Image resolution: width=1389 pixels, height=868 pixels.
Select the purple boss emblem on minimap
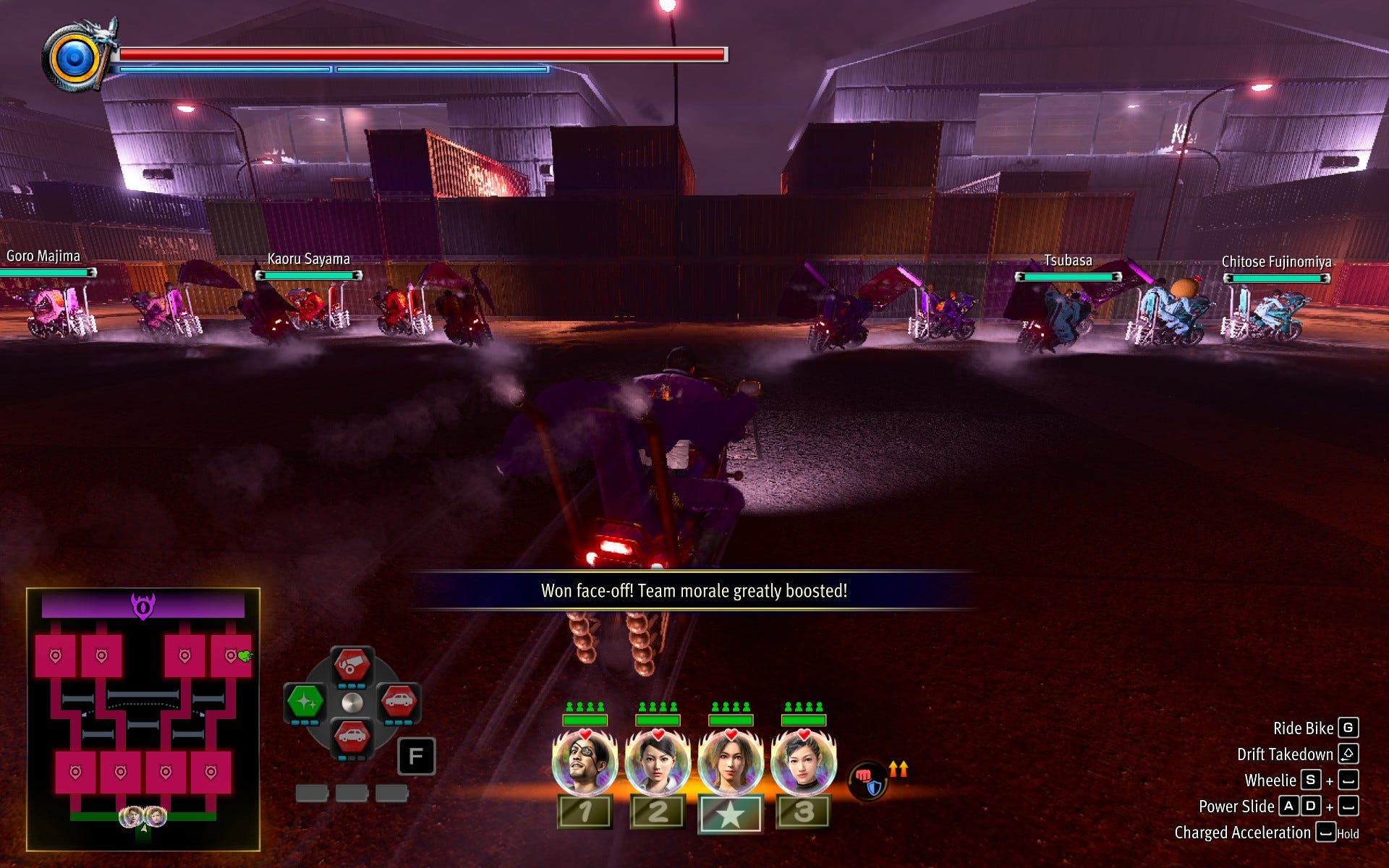[x=143, y=605]
